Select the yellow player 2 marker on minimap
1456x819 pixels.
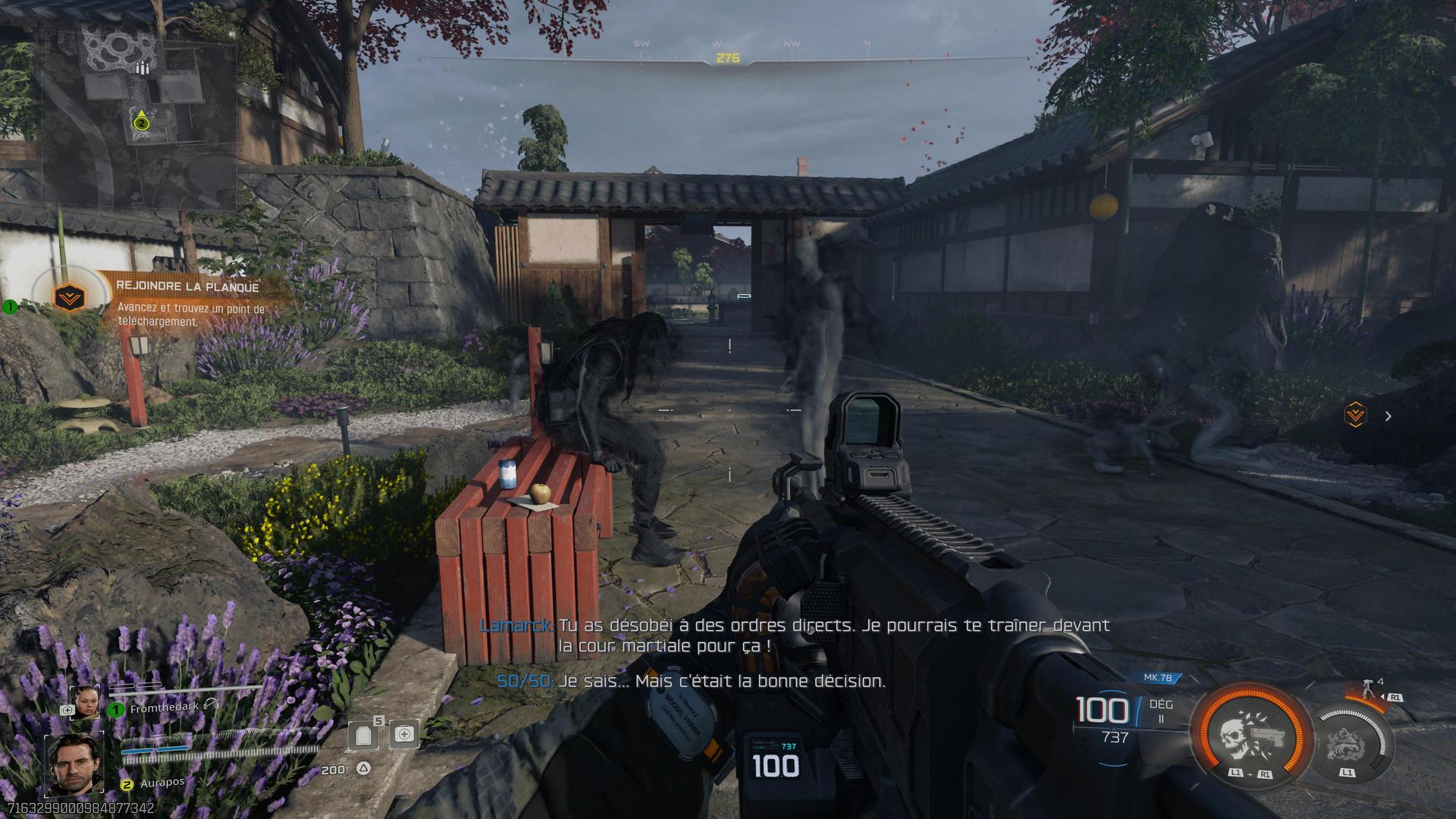tap(141, 121)
